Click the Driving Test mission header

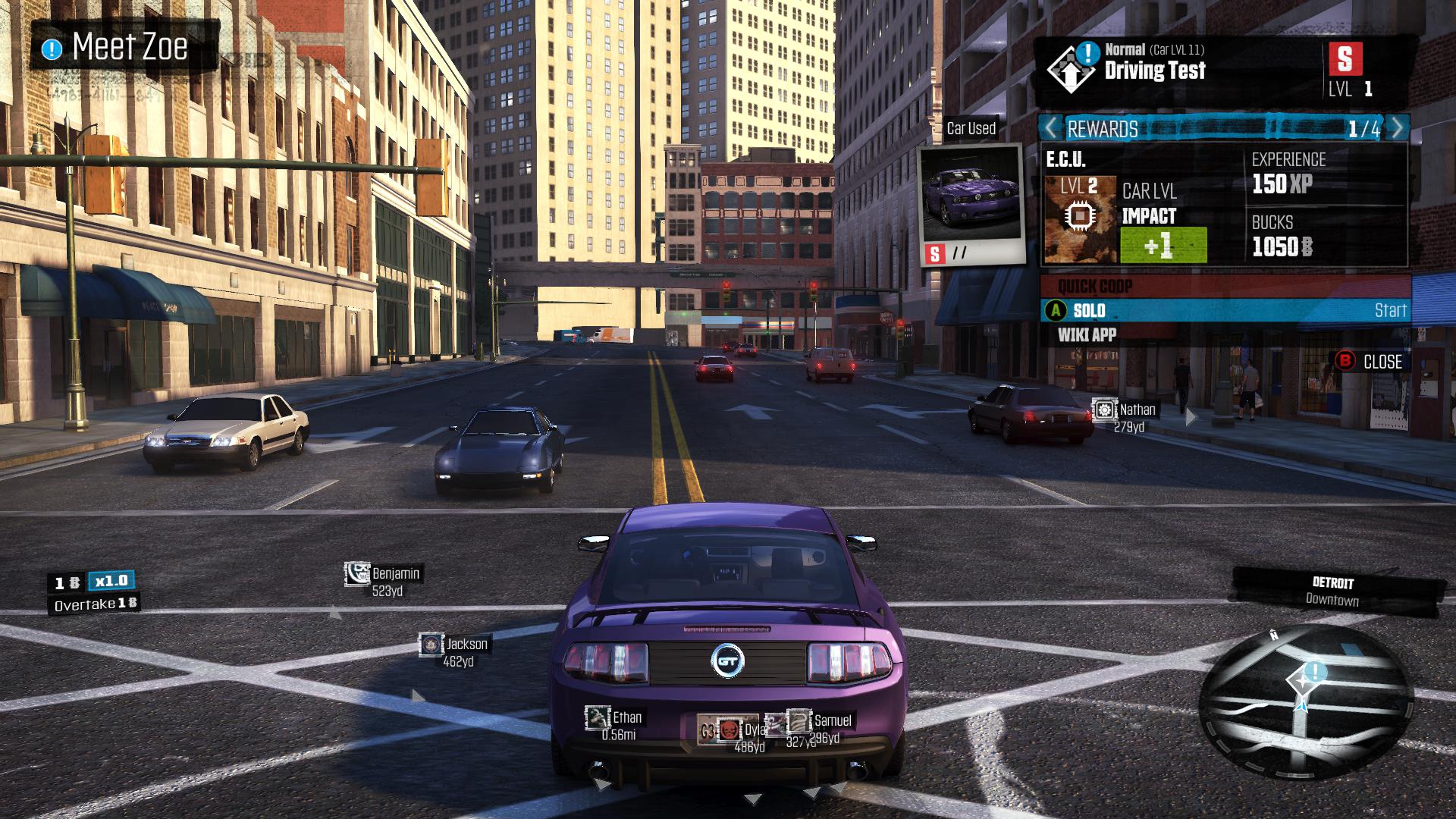(x=1154, y=70)
